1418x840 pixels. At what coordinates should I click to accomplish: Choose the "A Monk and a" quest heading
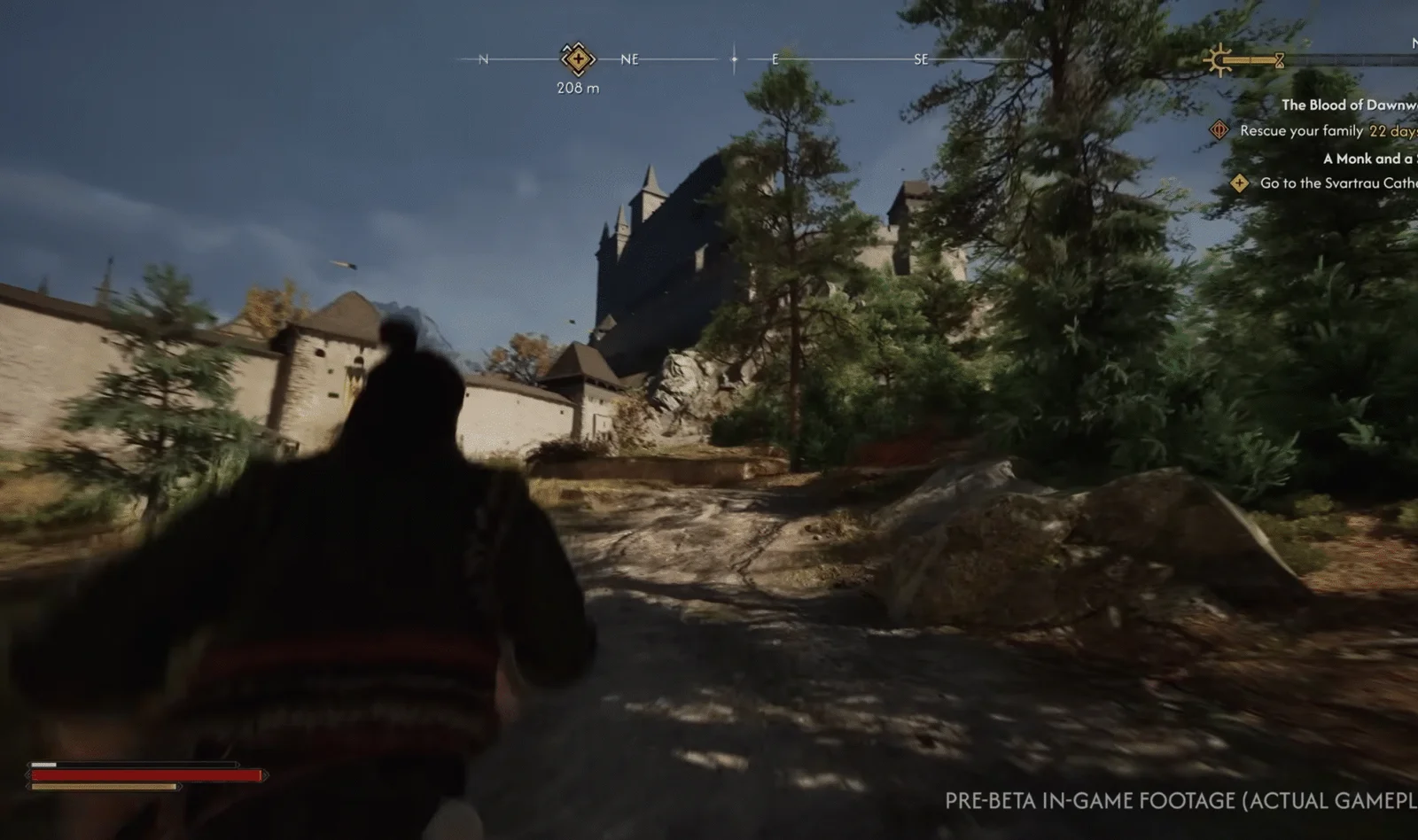1367,159
